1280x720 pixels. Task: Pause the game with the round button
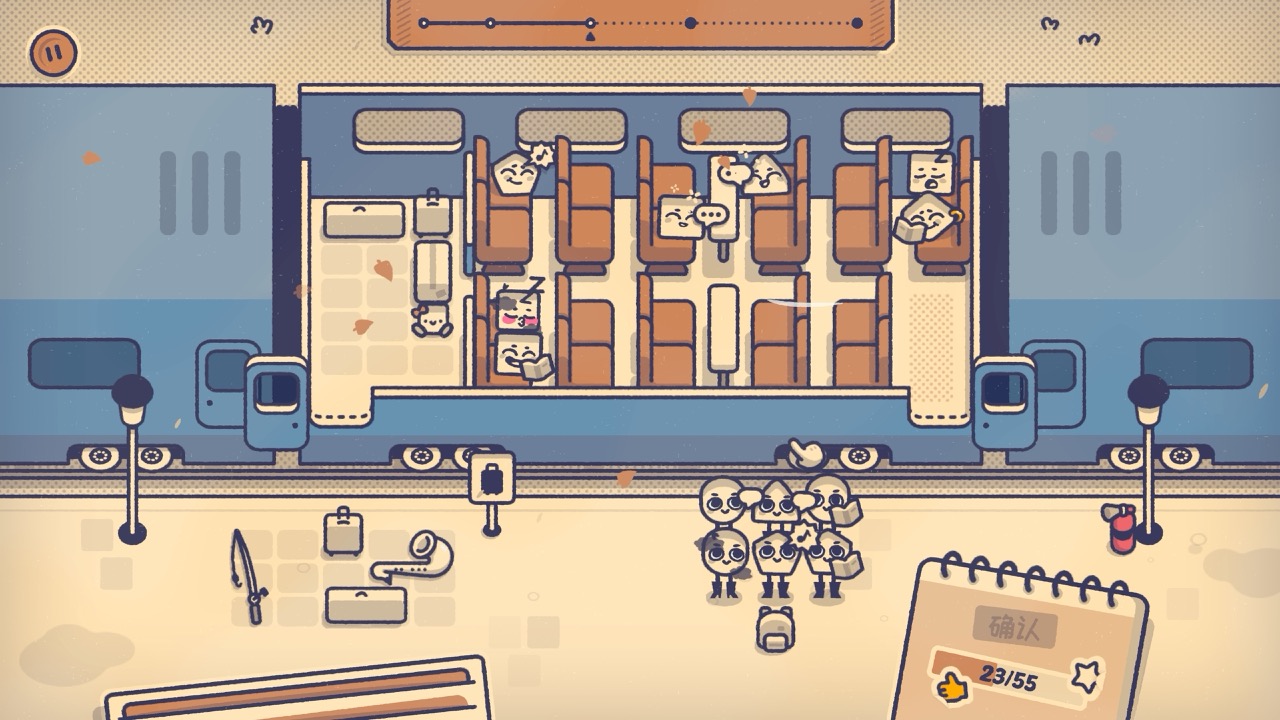click(53, 52)
